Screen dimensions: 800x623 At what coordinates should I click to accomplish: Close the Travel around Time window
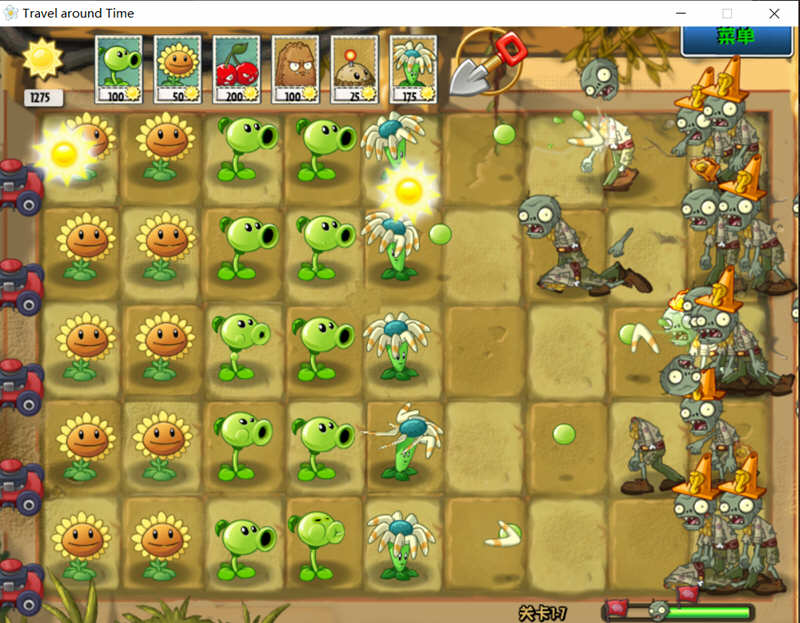point(774,13)
